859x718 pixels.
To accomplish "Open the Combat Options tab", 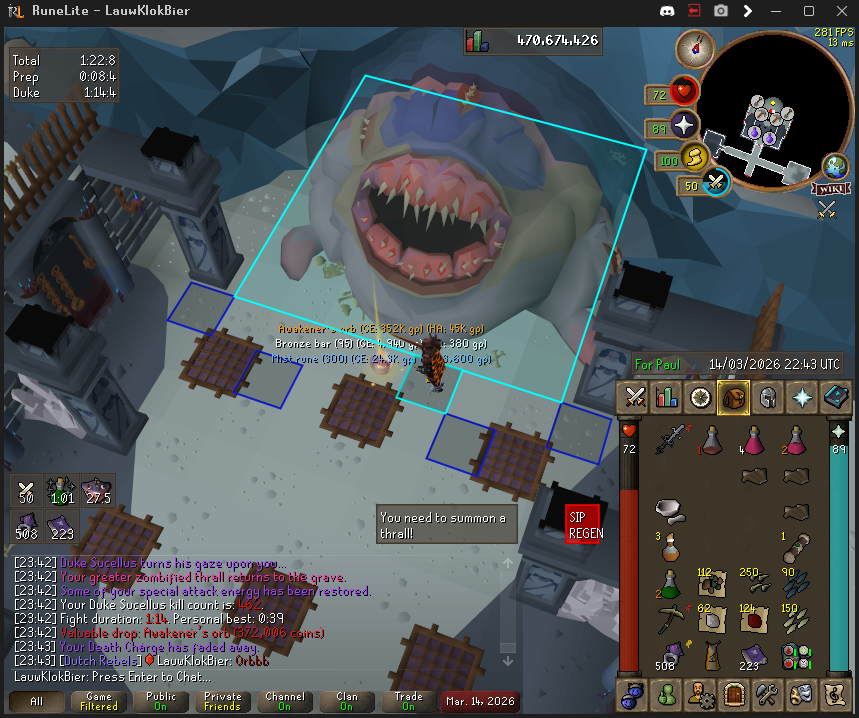I will click(633, 397).
